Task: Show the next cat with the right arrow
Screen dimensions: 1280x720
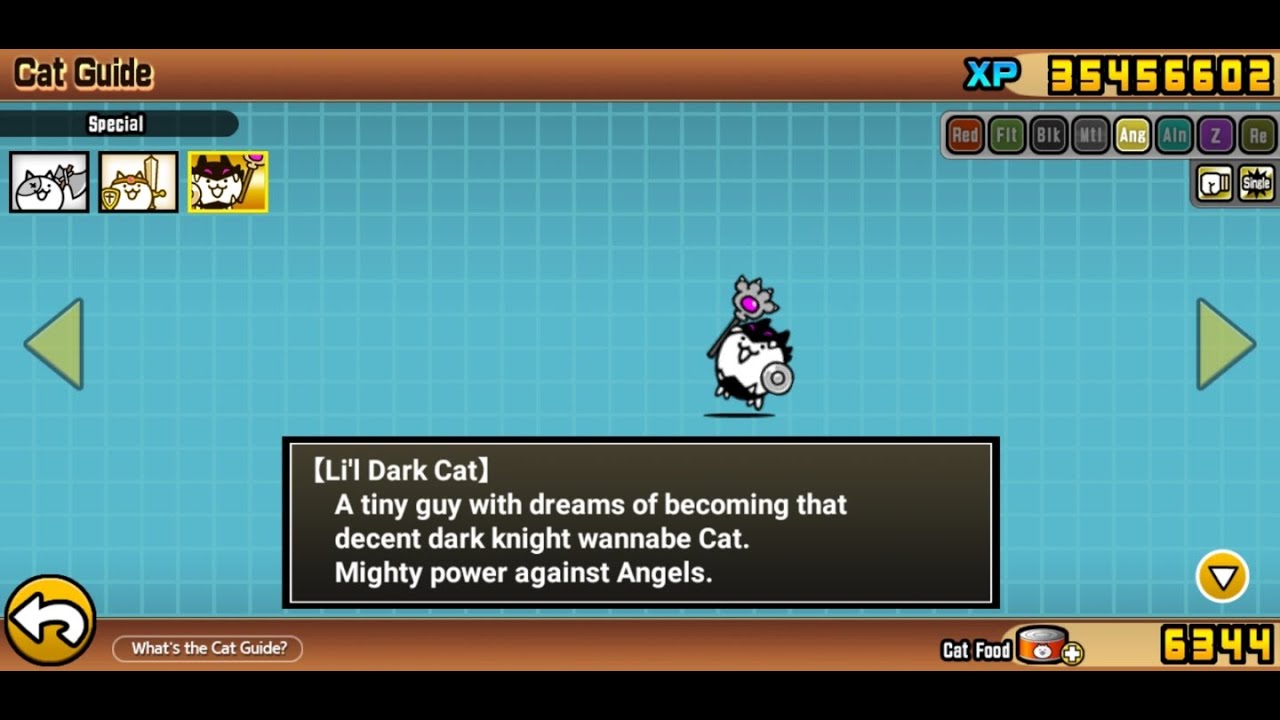Action: point(1225,343)
